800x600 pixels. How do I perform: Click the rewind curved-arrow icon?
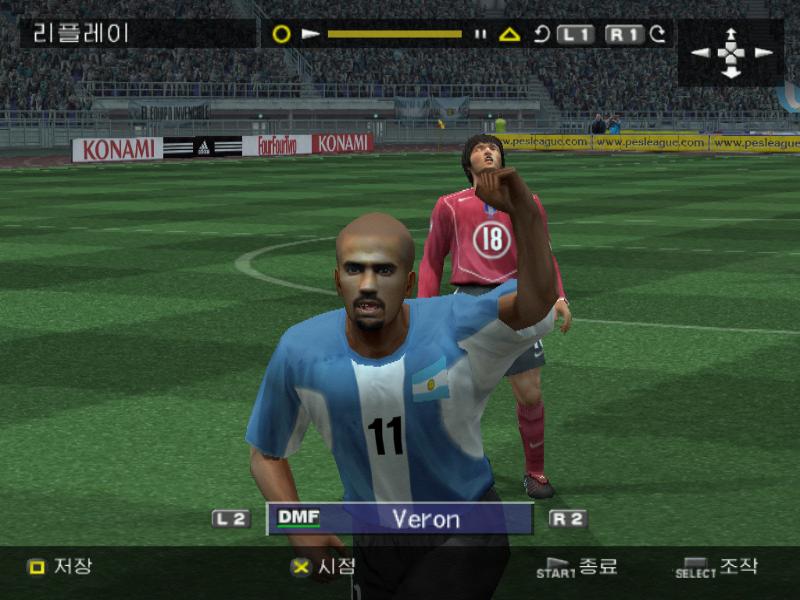541,34
